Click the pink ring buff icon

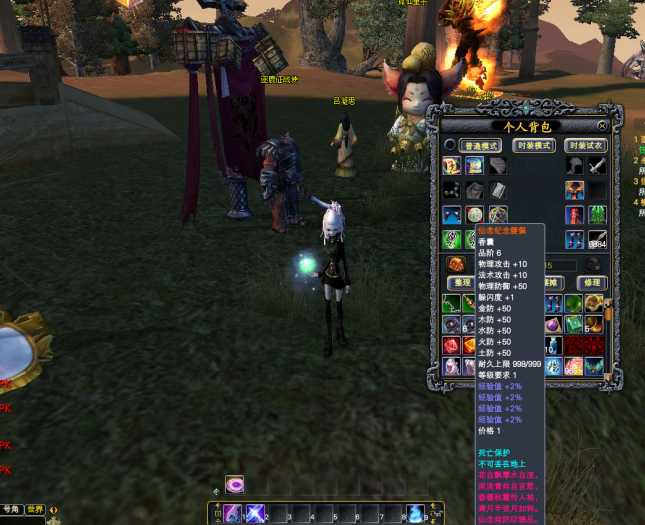pos(235,485)
